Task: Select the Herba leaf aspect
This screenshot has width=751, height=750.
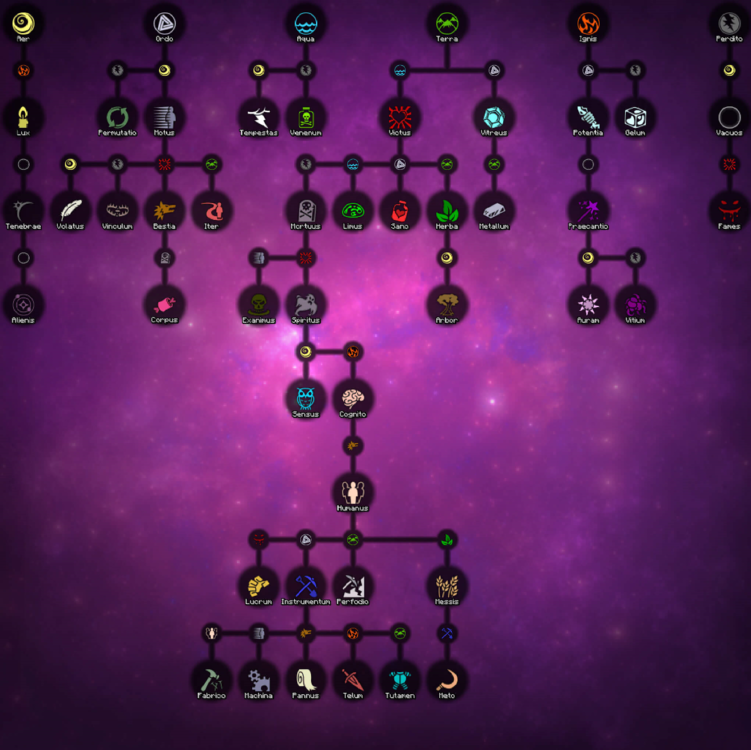Action: tap(447, 209)
